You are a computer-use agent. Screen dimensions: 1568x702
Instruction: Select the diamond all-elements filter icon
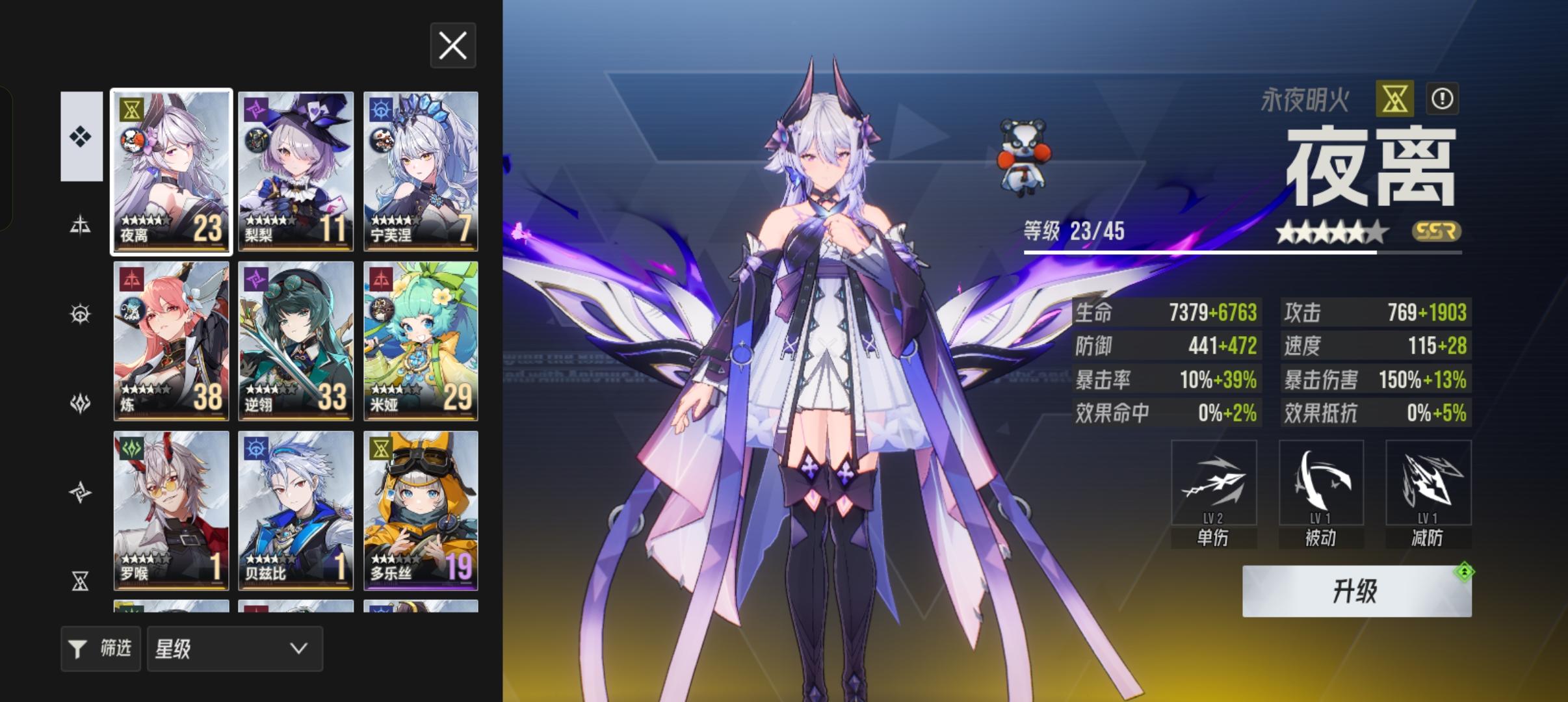[x=81, y=137]
